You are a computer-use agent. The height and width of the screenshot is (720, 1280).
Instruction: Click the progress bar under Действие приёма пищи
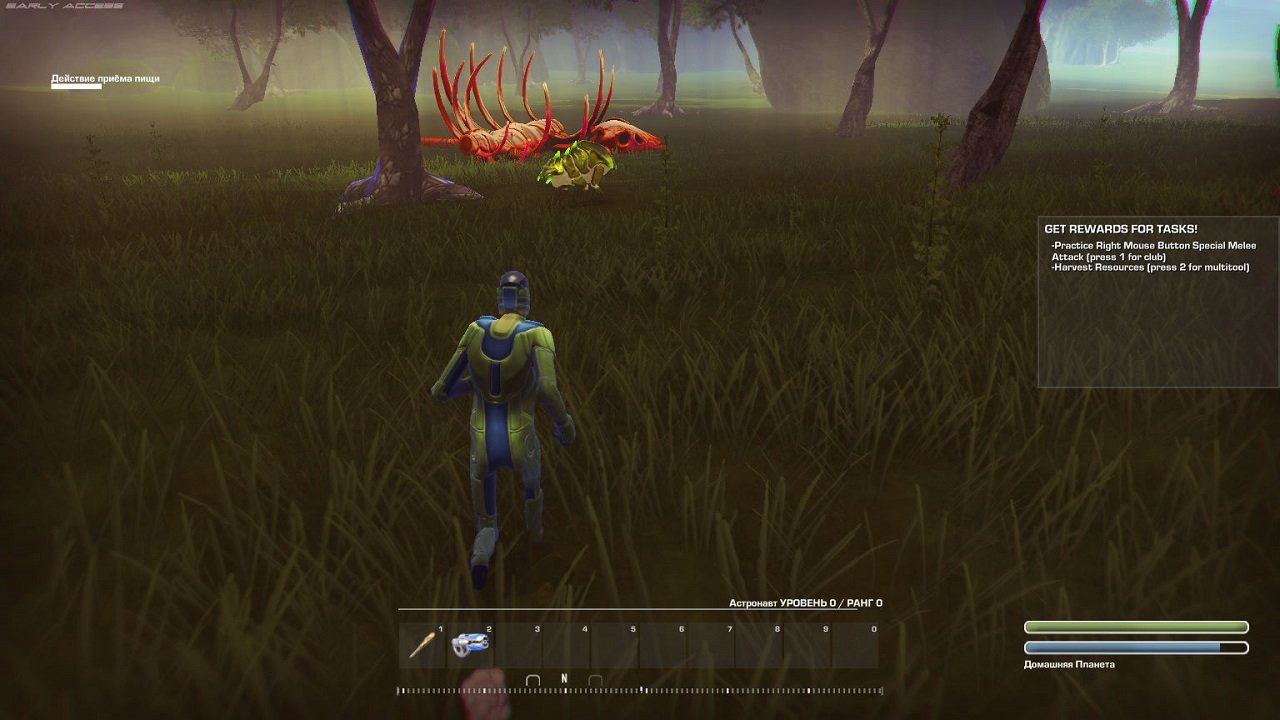78,87
